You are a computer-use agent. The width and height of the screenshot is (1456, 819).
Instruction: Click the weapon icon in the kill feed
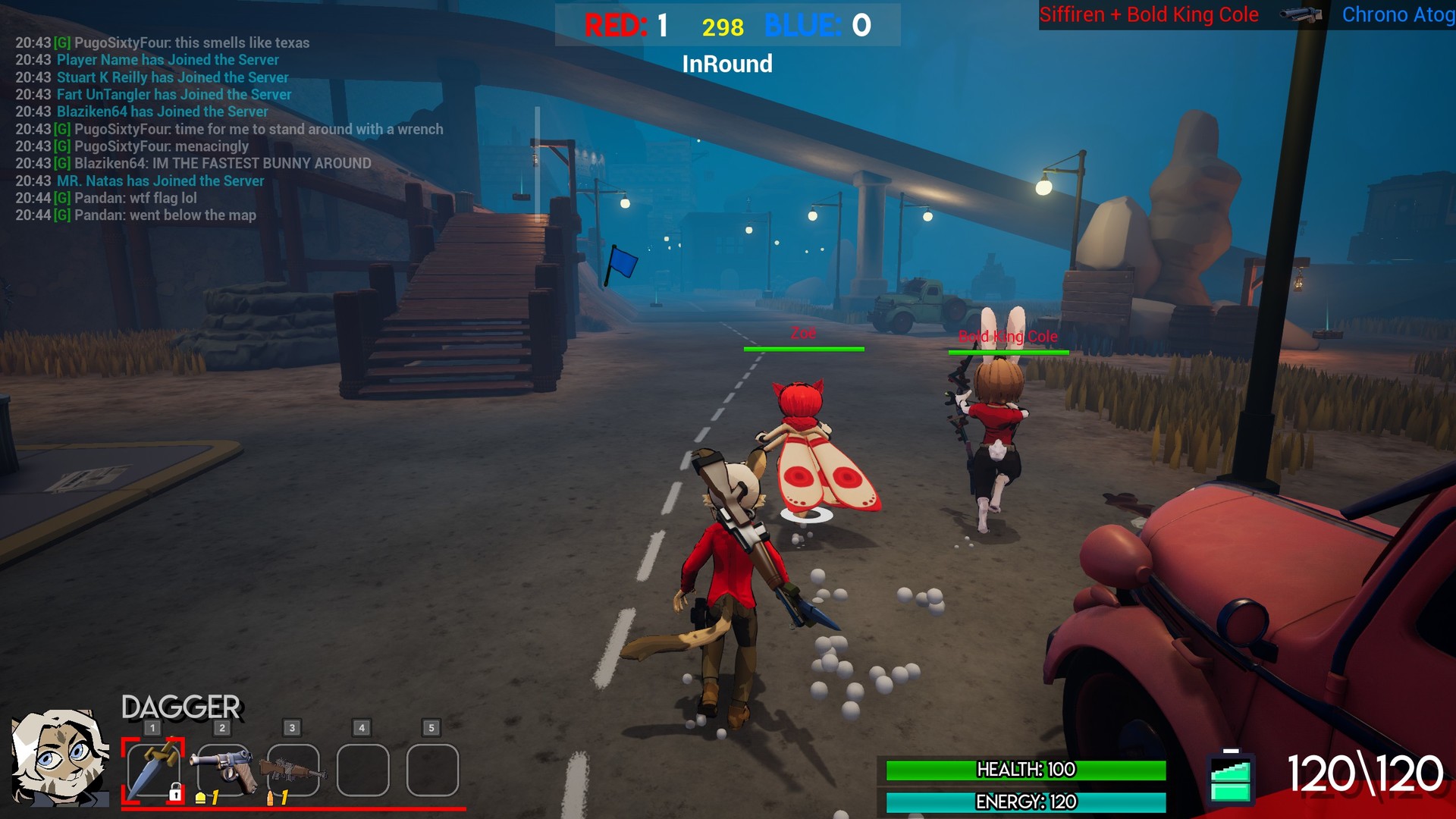[1303, 15]
